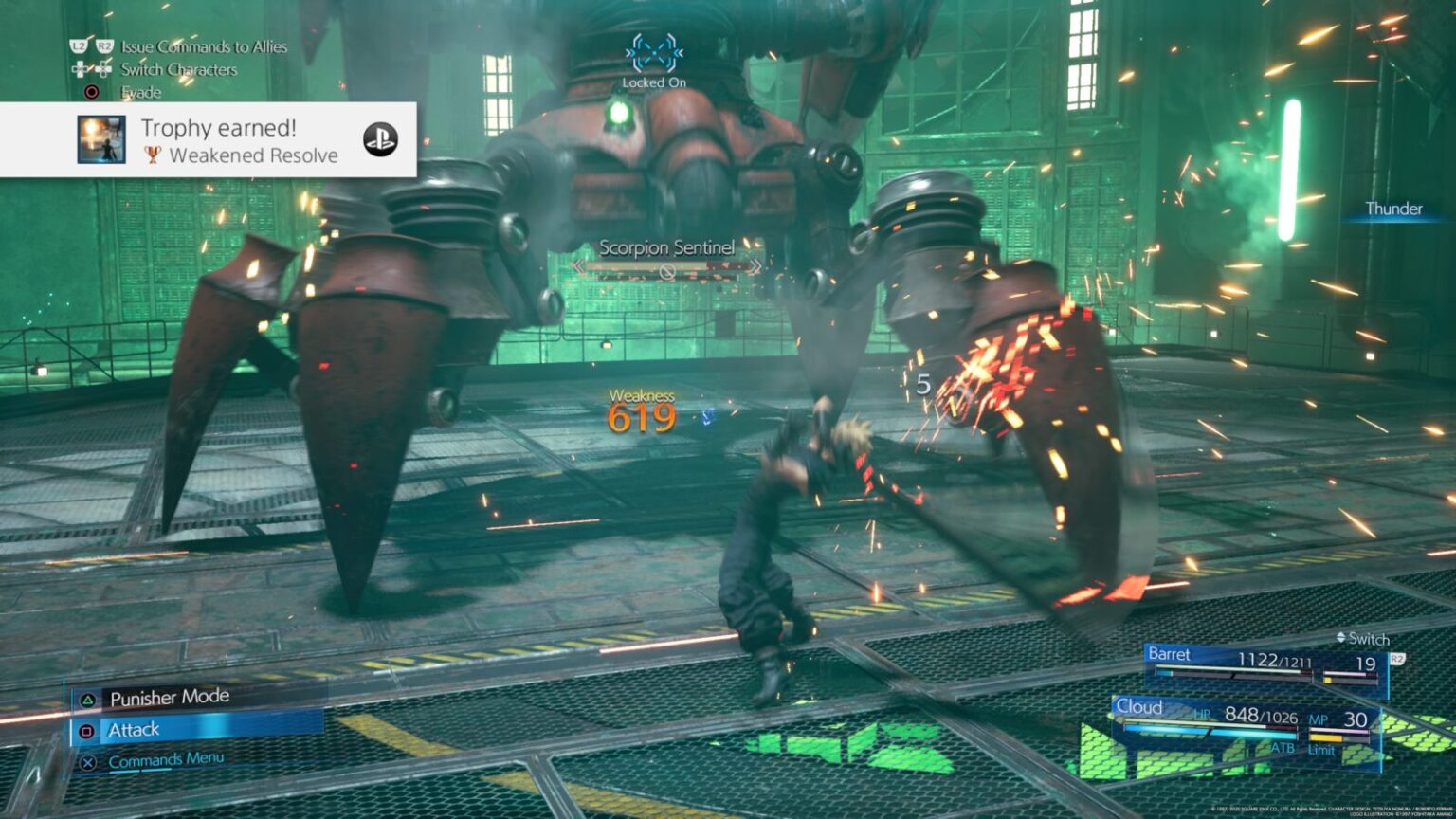Viewport: 1456px width, 819px height.
Task: Click the Weakened Resolve trophy thumbnail
Action: tap(101, 140)
